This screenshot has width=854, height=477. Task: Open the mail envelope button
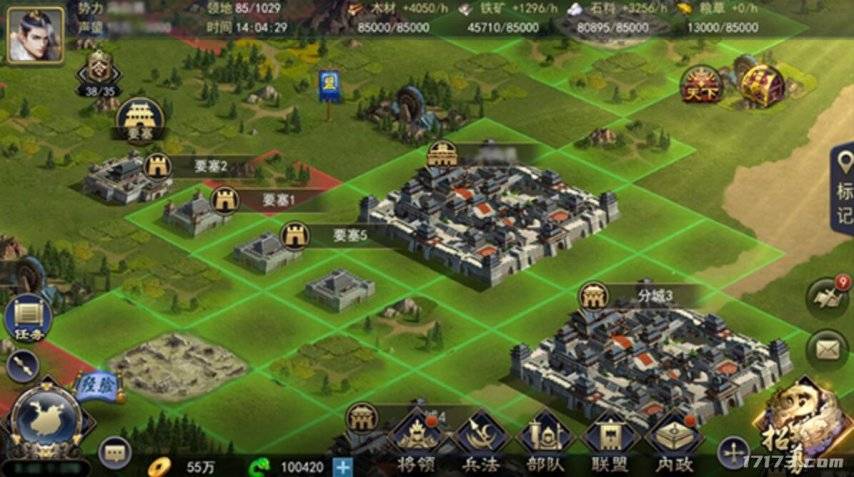pos(828,349)
